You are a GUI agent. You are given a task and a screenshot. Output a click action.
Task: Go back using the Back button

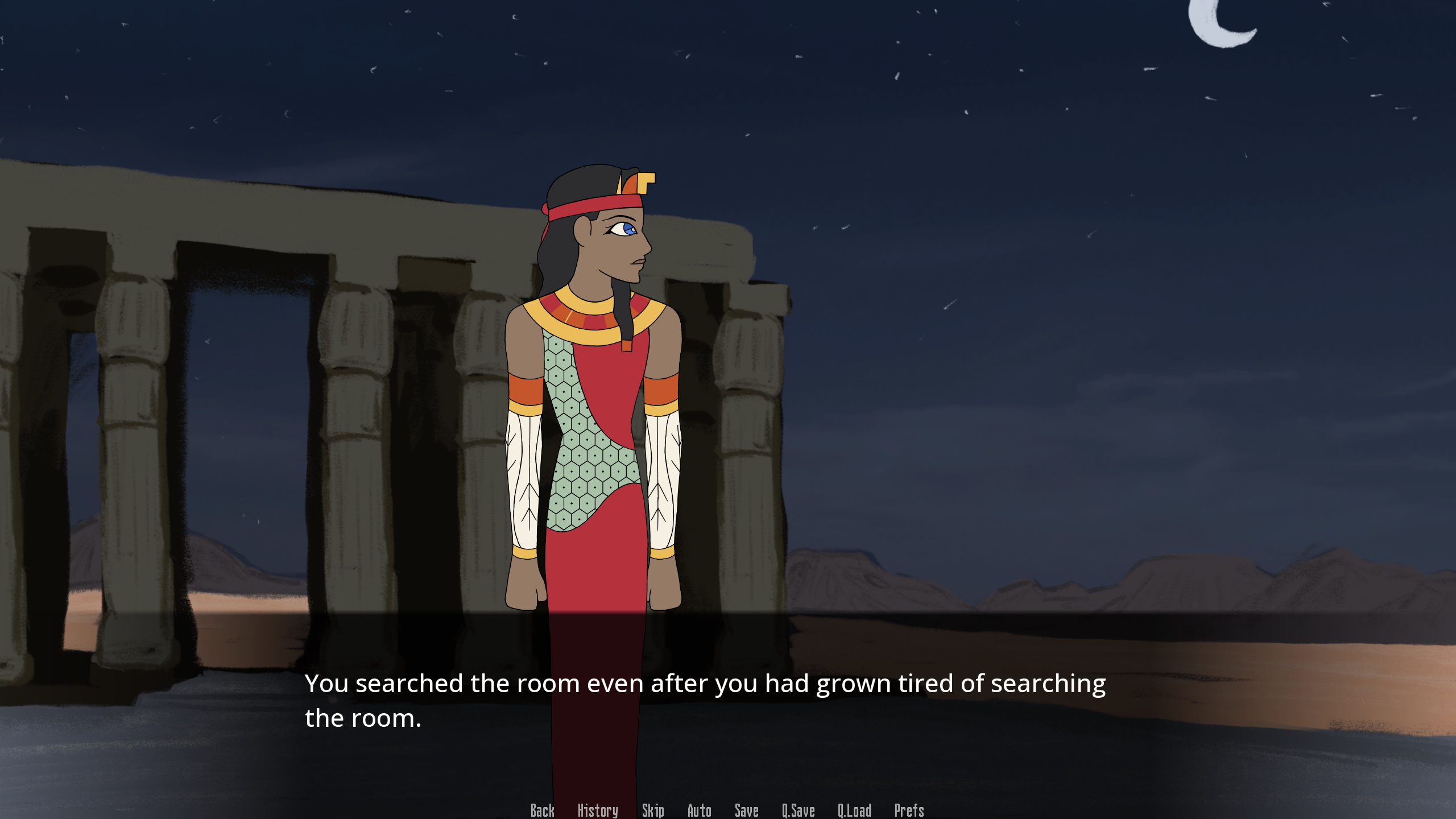click(x=542, y=810)
